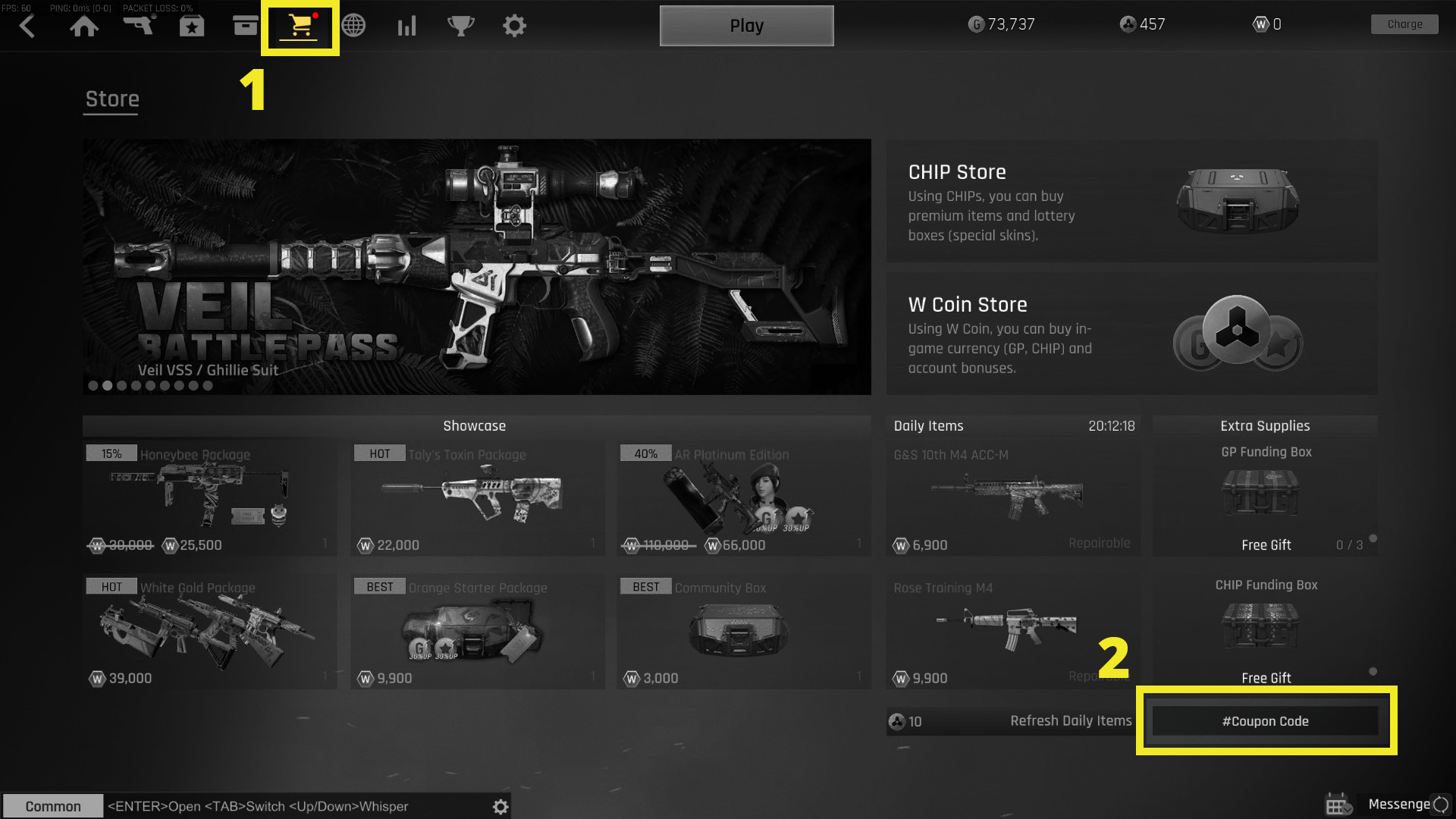Viewport: 1456px width, 819px height.
Task: Refresh Daily Items for 10 CHIPs
Action: 1012,721
